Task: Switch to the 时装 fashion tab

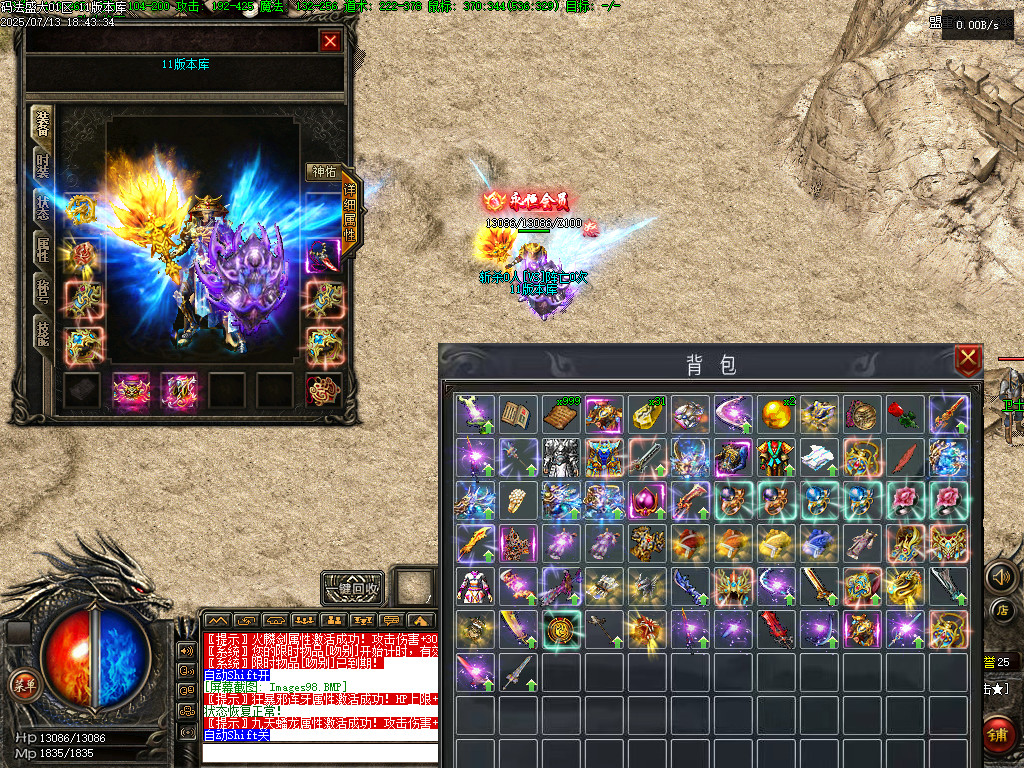Action: tap(42, 167)
